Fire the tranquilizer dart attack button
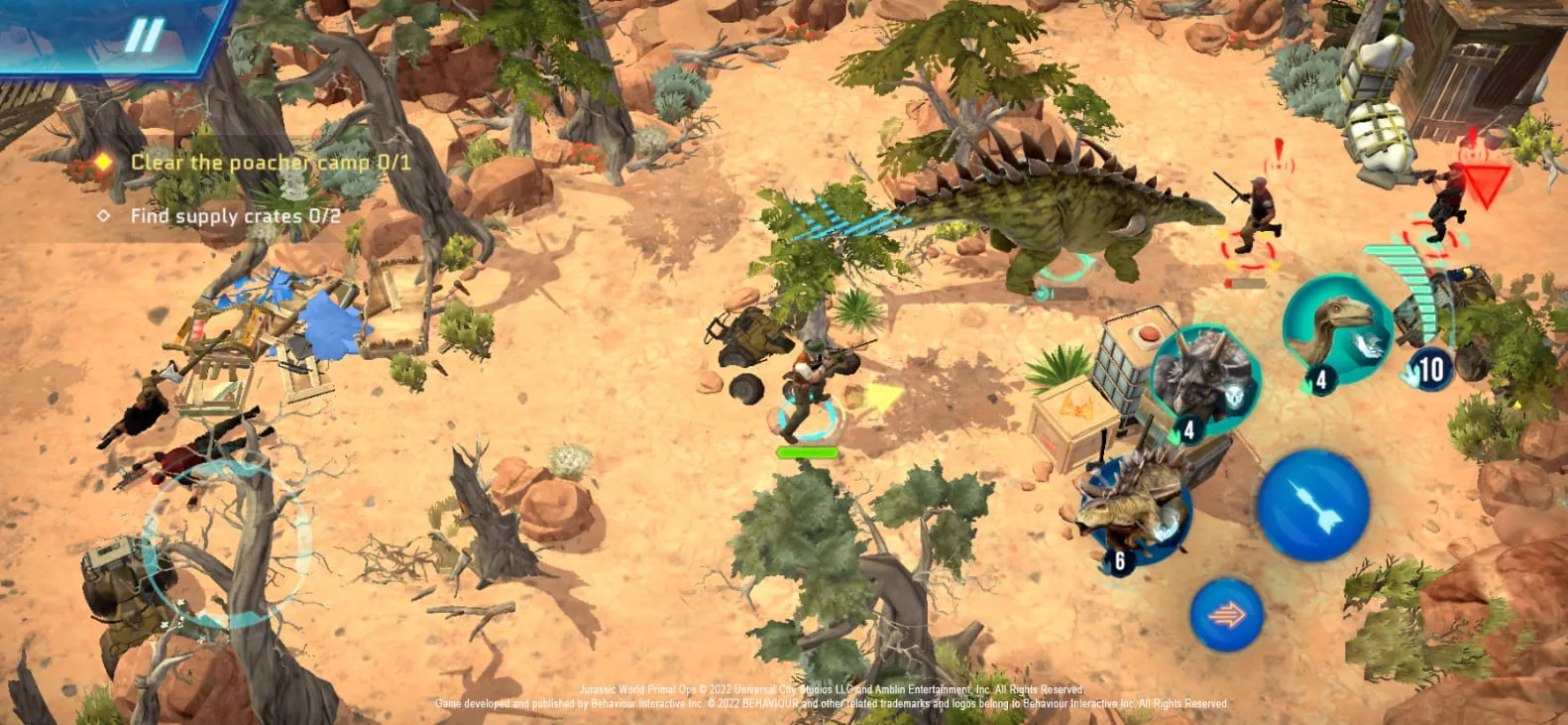The height and width of the screenshot is (725, 1568). coord(1312,505)
